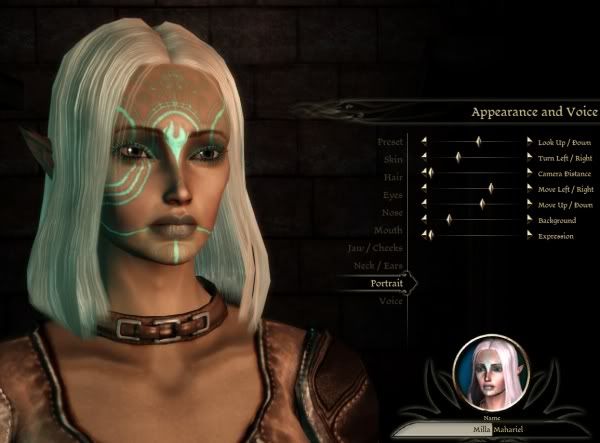Viewport: 600px width, 443px height.
Task: Open the Neck / Ears category
Action: pyautogui.click(x=379, y=266)
